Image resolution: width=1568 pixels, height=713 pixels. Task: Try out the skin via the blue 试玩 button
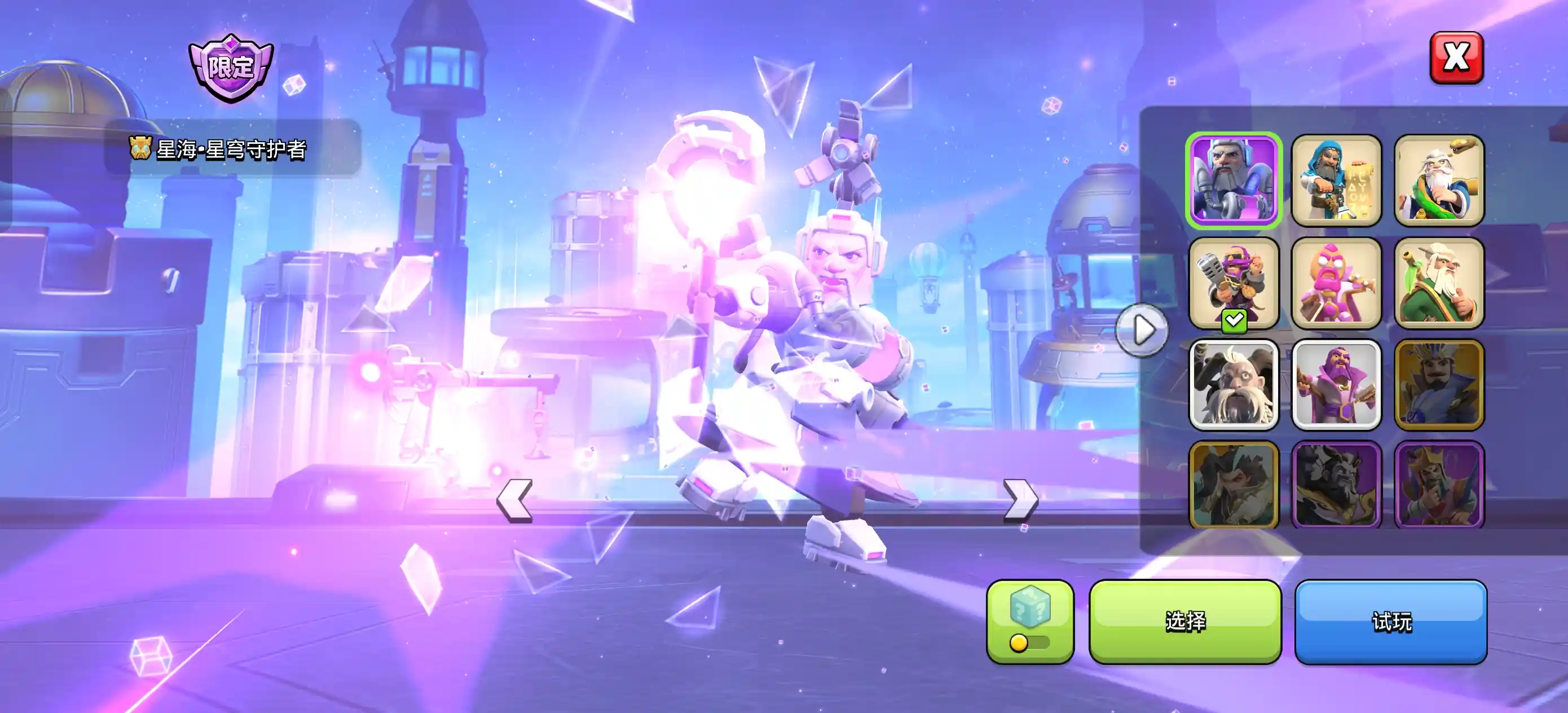point(1390,621)
